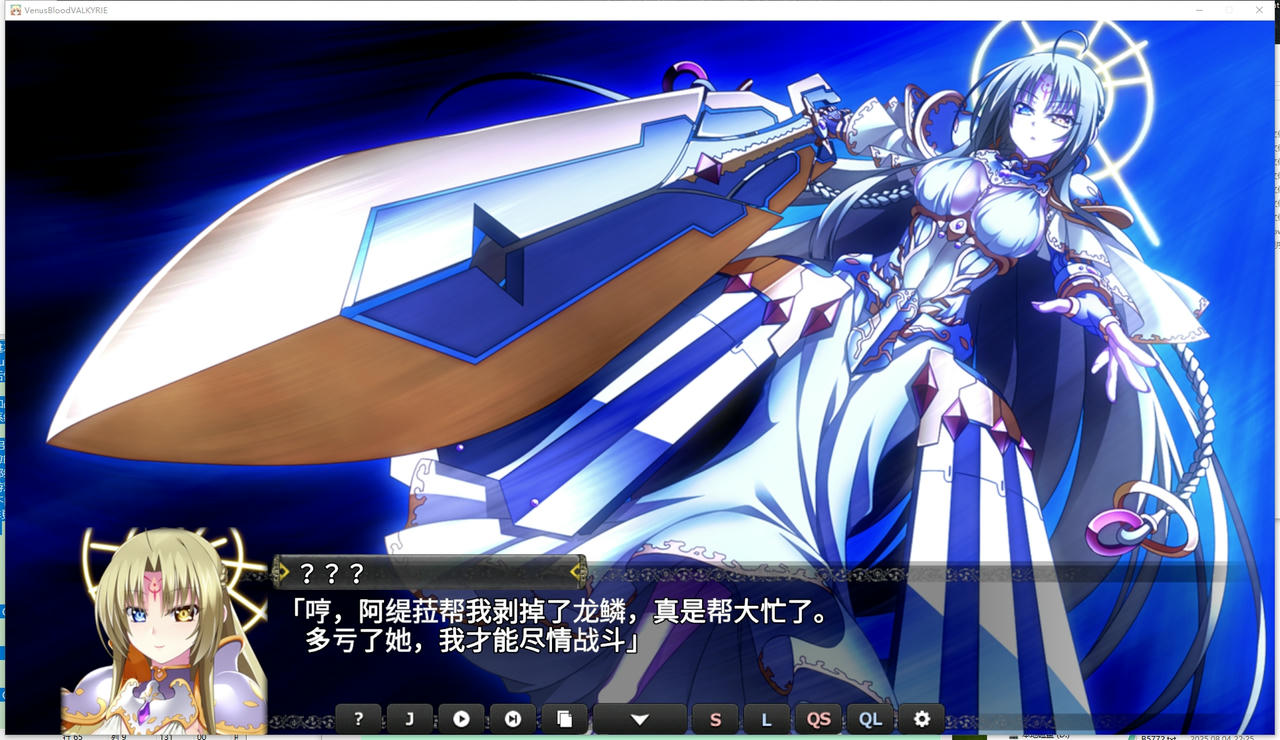The height and width of the screenshot is (740, 1280).
Task: Enable auto-read mode with the play icon
Action: [x=462, y=718]
